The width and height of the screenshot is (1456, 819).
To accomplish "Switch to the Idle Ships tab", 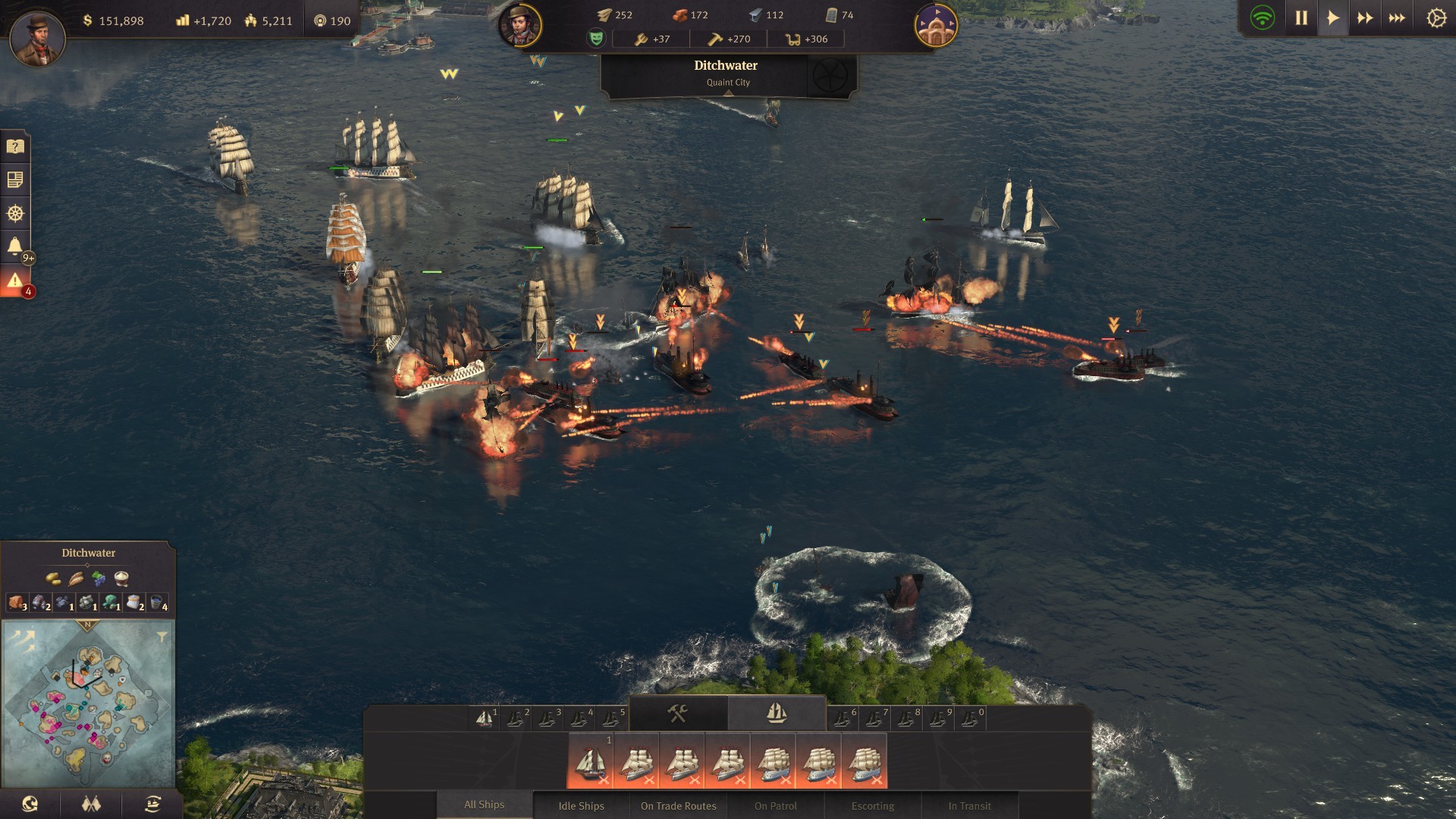I will [581, 805].
